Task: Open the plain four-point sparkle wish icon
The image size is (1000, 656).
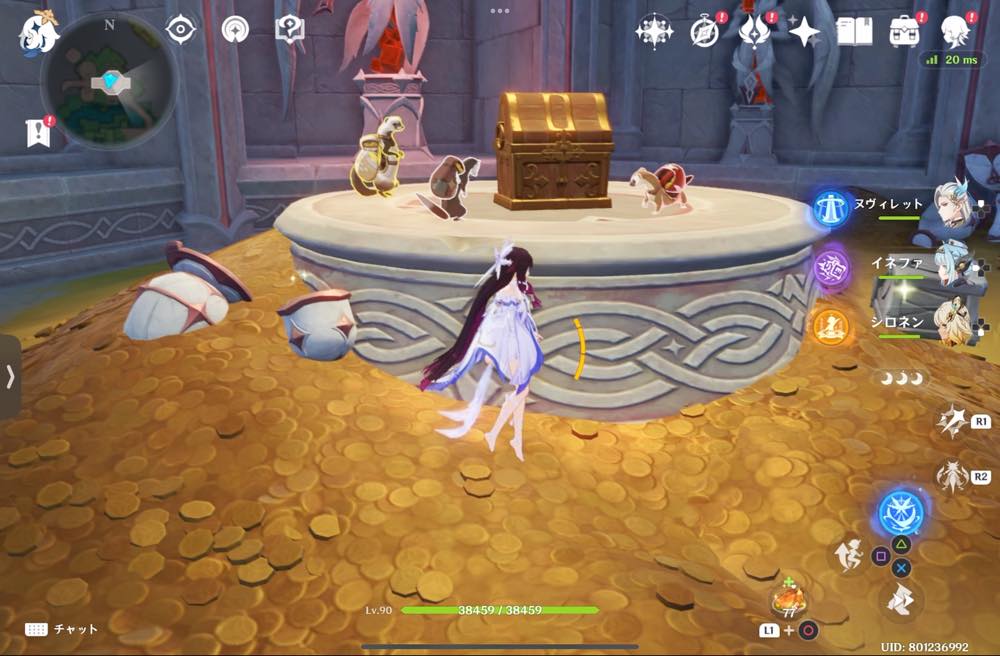Action: pyautogui.click(x=804, y=32)
